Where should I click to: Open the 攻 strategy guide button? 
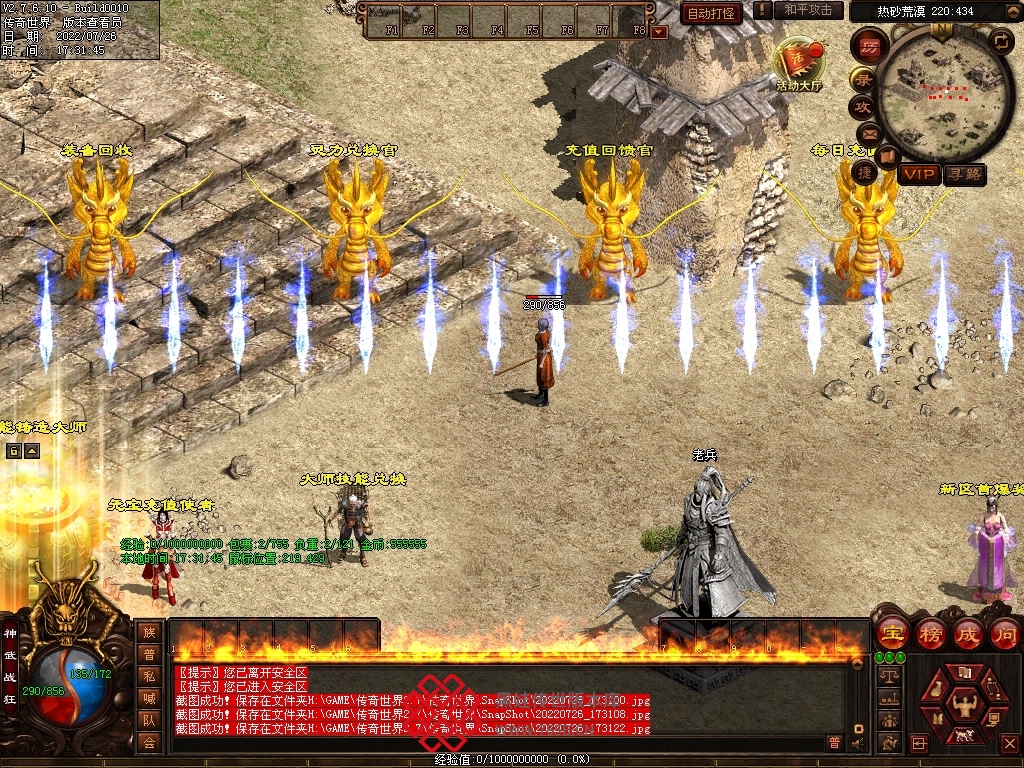click(x=861, y=106)
